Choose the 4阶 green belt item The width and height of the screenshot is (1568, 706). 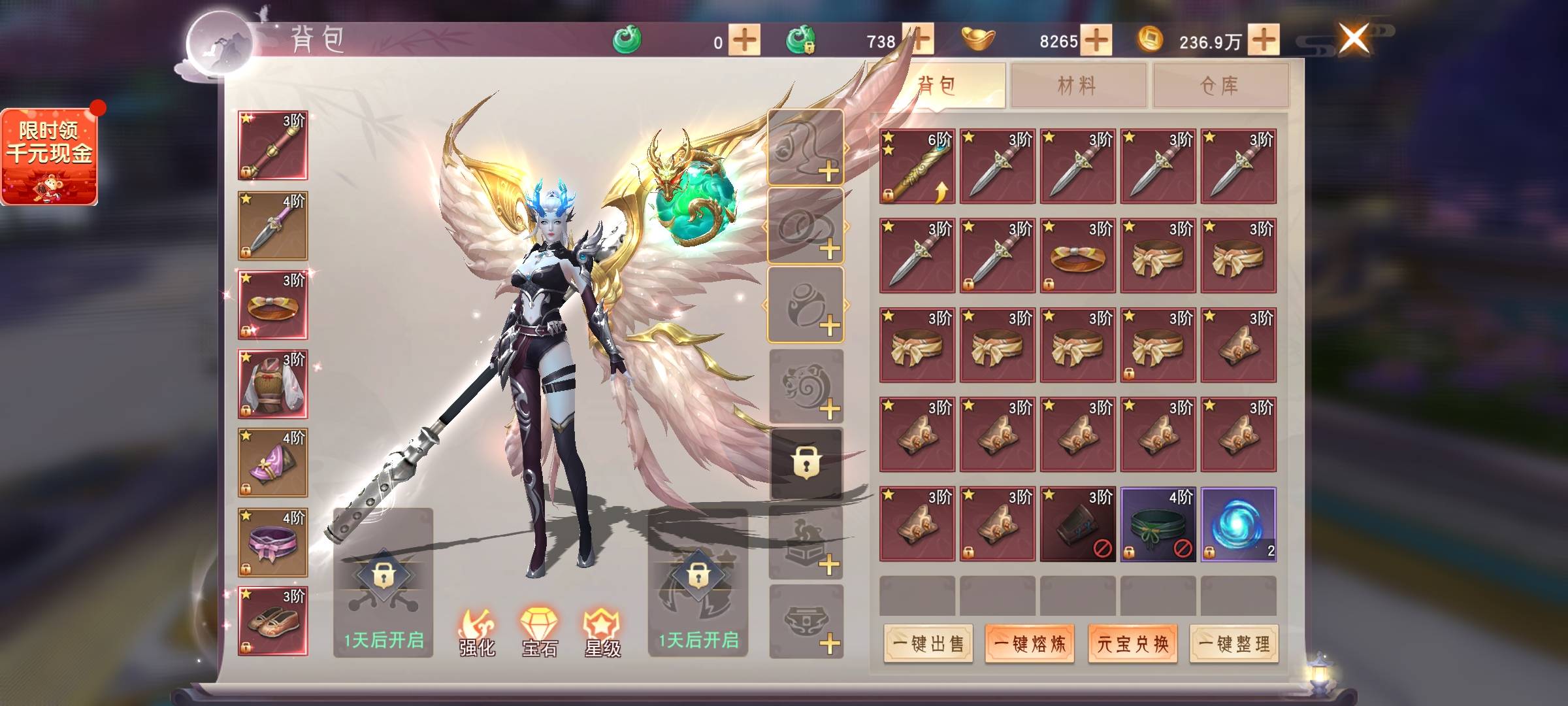1158,524
